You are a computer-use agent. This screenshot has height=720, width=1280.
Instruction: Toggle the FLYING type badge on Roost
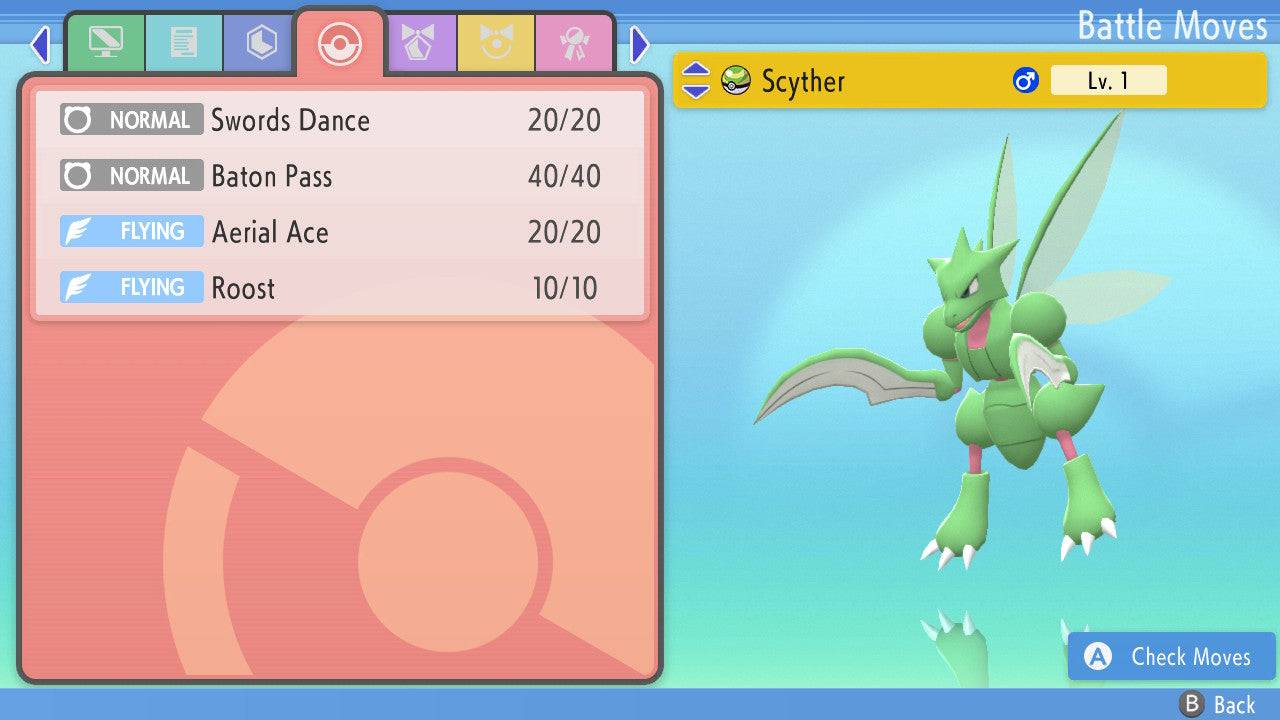pyautogui.click(x=131, y=288)
